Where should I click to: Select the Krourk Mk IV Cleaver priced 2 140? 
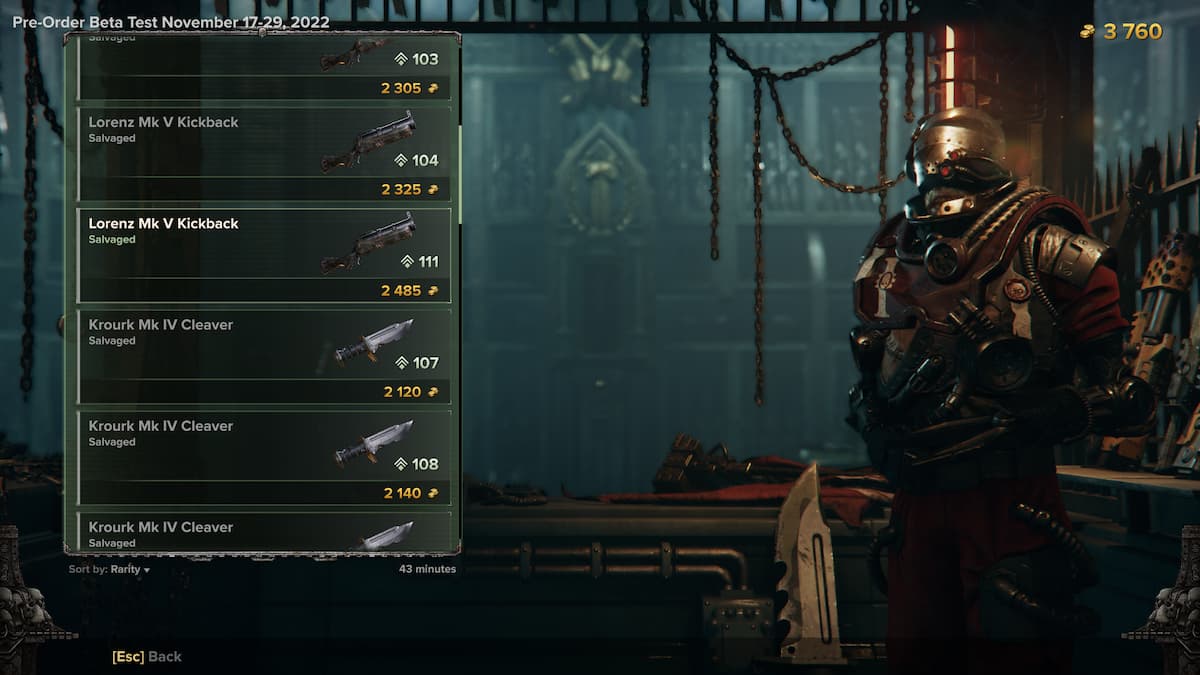264,457
